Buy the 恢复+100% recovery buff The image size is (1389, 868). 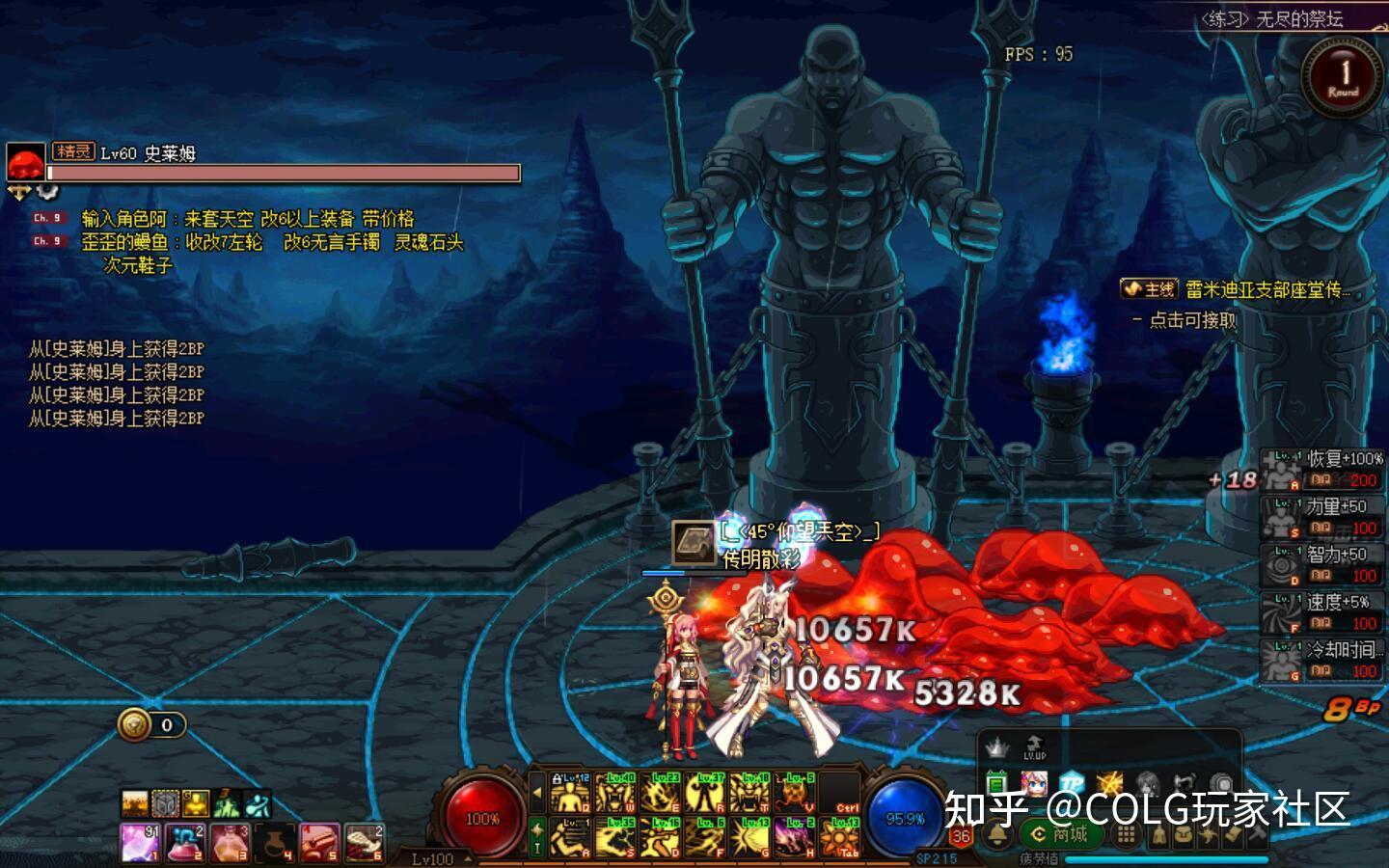click(1321, 470)
